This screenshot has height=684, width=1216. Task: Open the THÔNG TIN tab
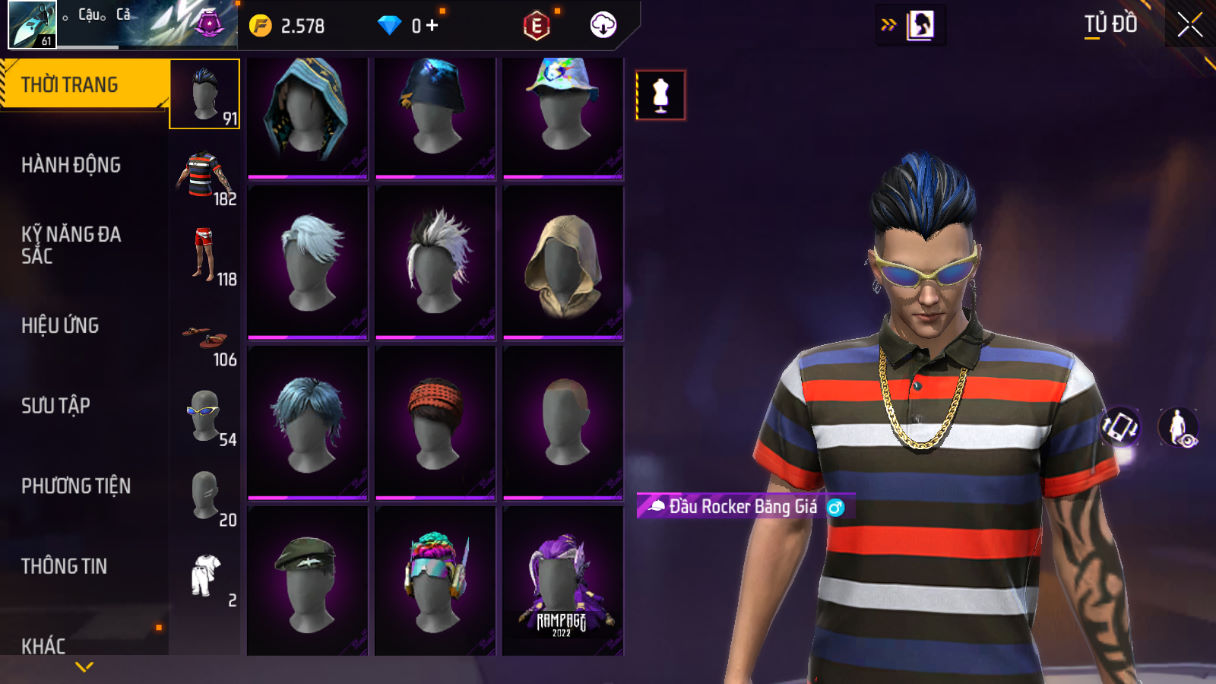(64, 566)
